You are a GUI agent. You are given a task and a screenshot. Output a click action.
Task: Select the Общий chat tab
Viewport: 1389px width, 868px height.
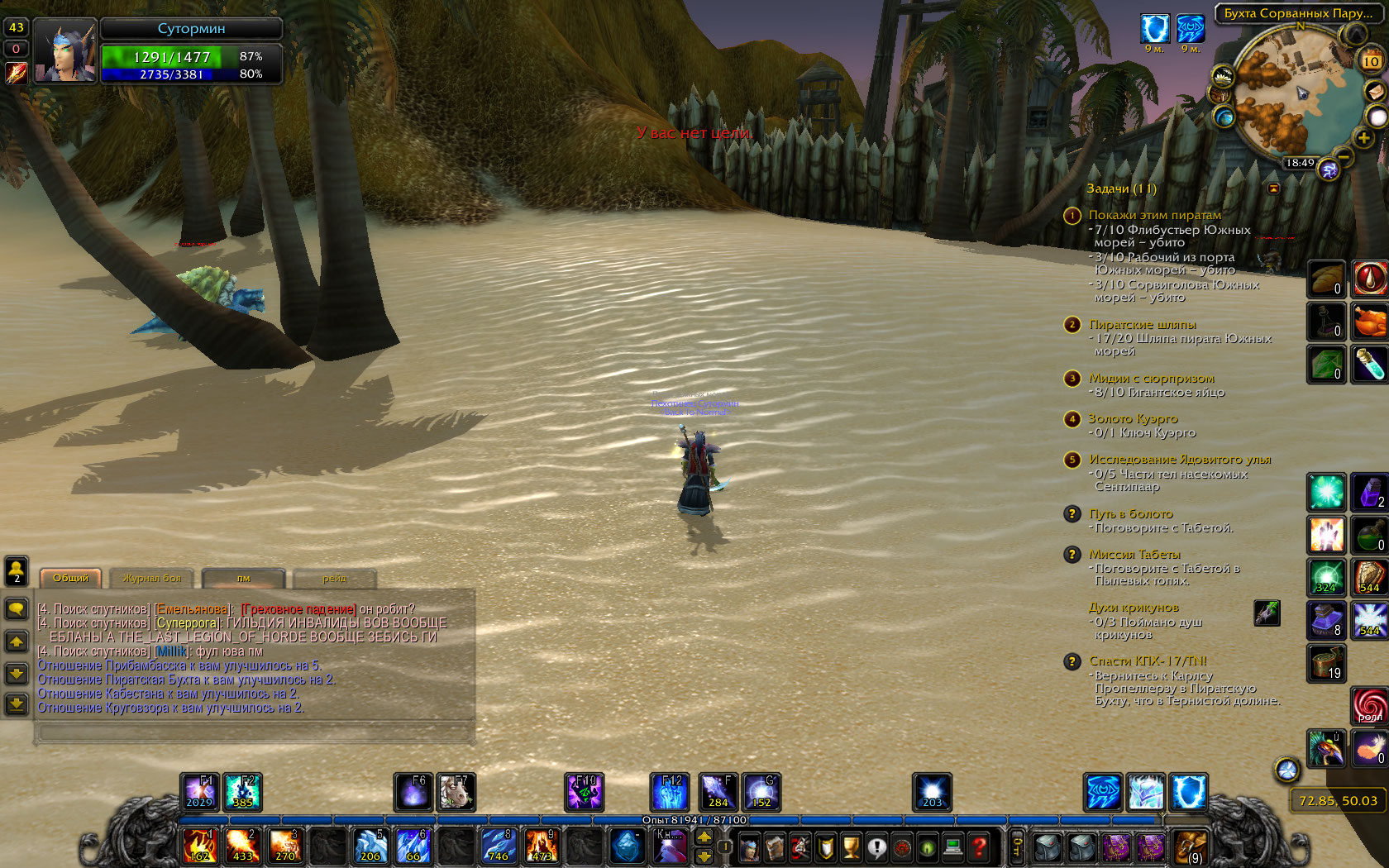click(71, 579)
